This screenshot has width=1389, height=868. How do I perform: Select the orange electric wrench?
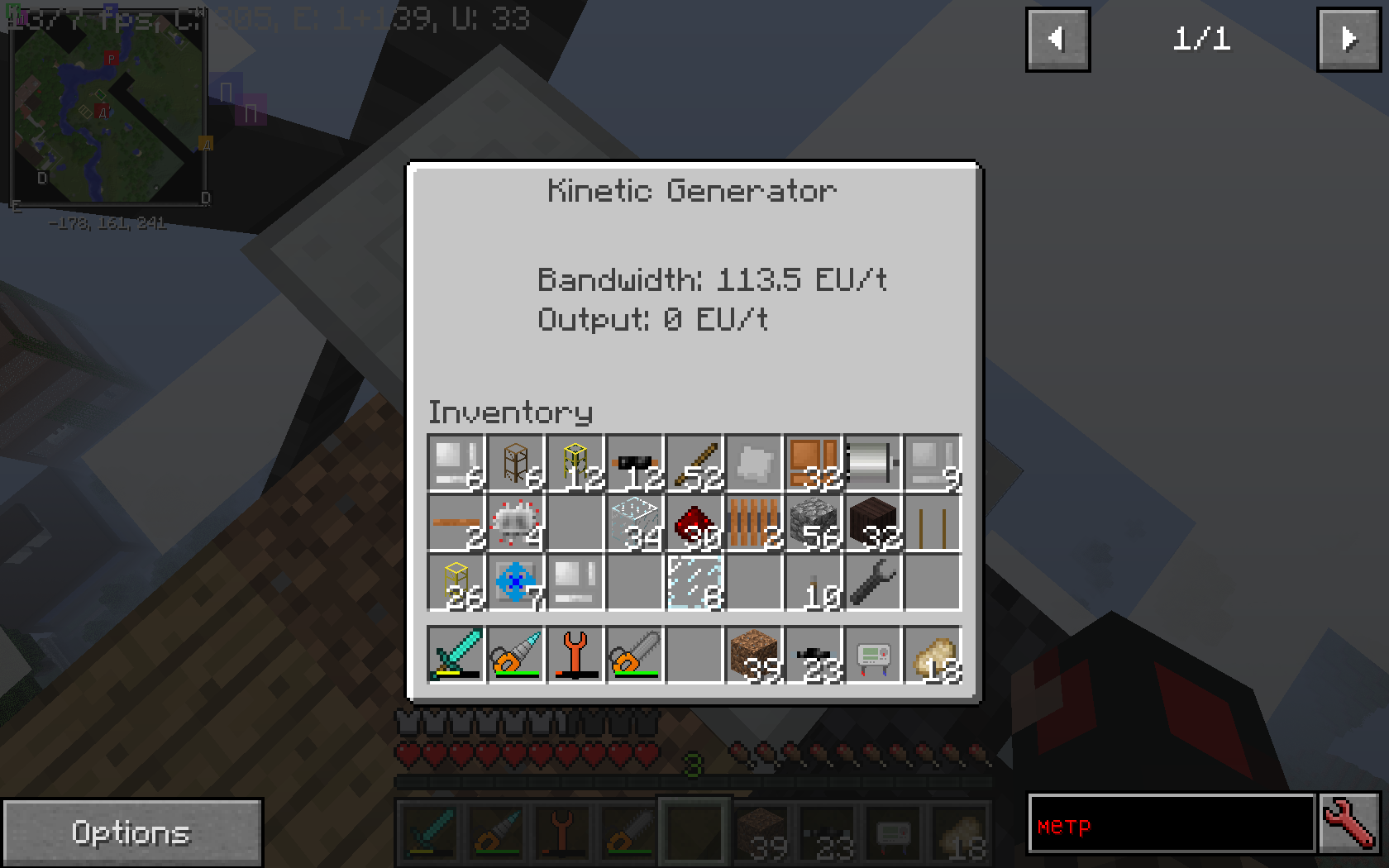coord(575,654)
